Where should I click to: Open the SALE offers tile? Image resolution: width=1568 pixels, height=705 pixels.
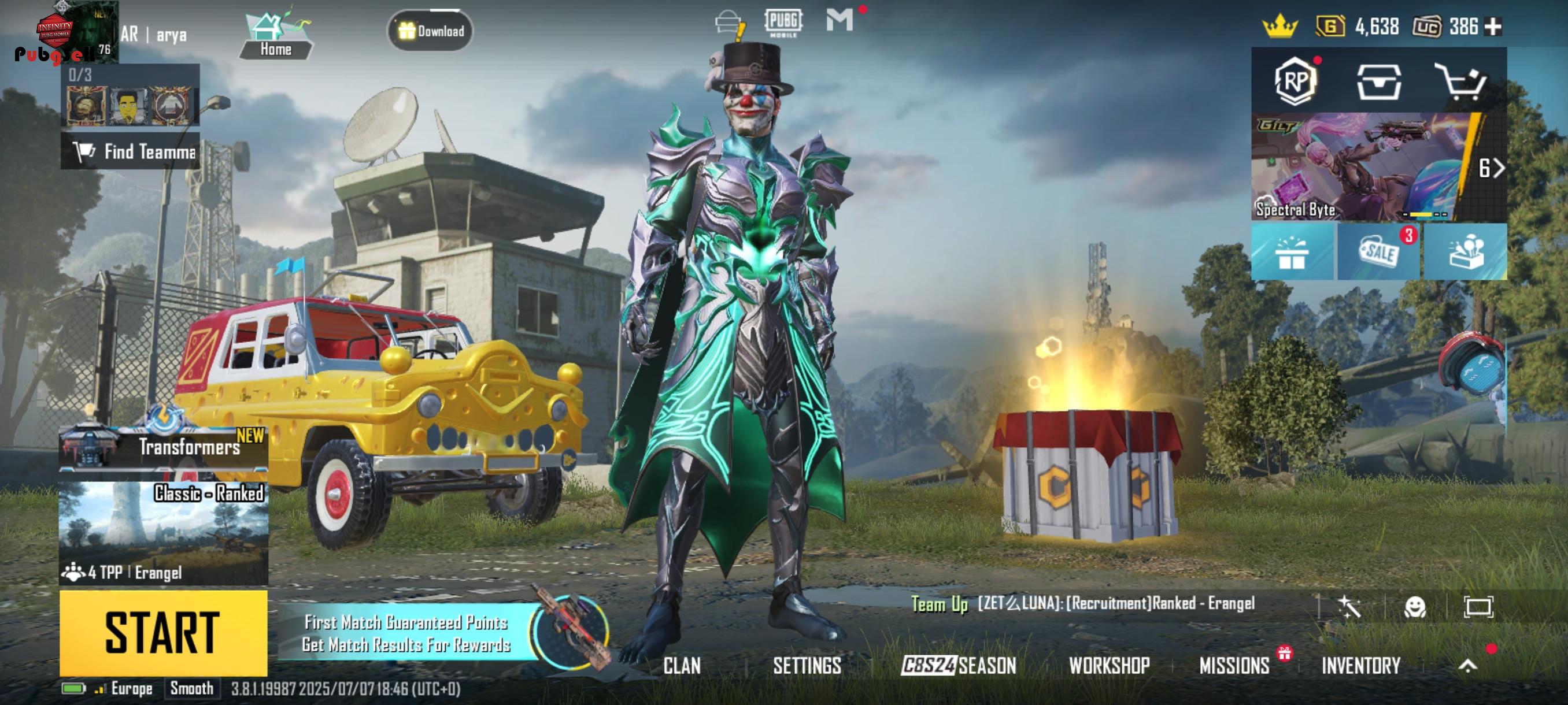pos(1379,251)
